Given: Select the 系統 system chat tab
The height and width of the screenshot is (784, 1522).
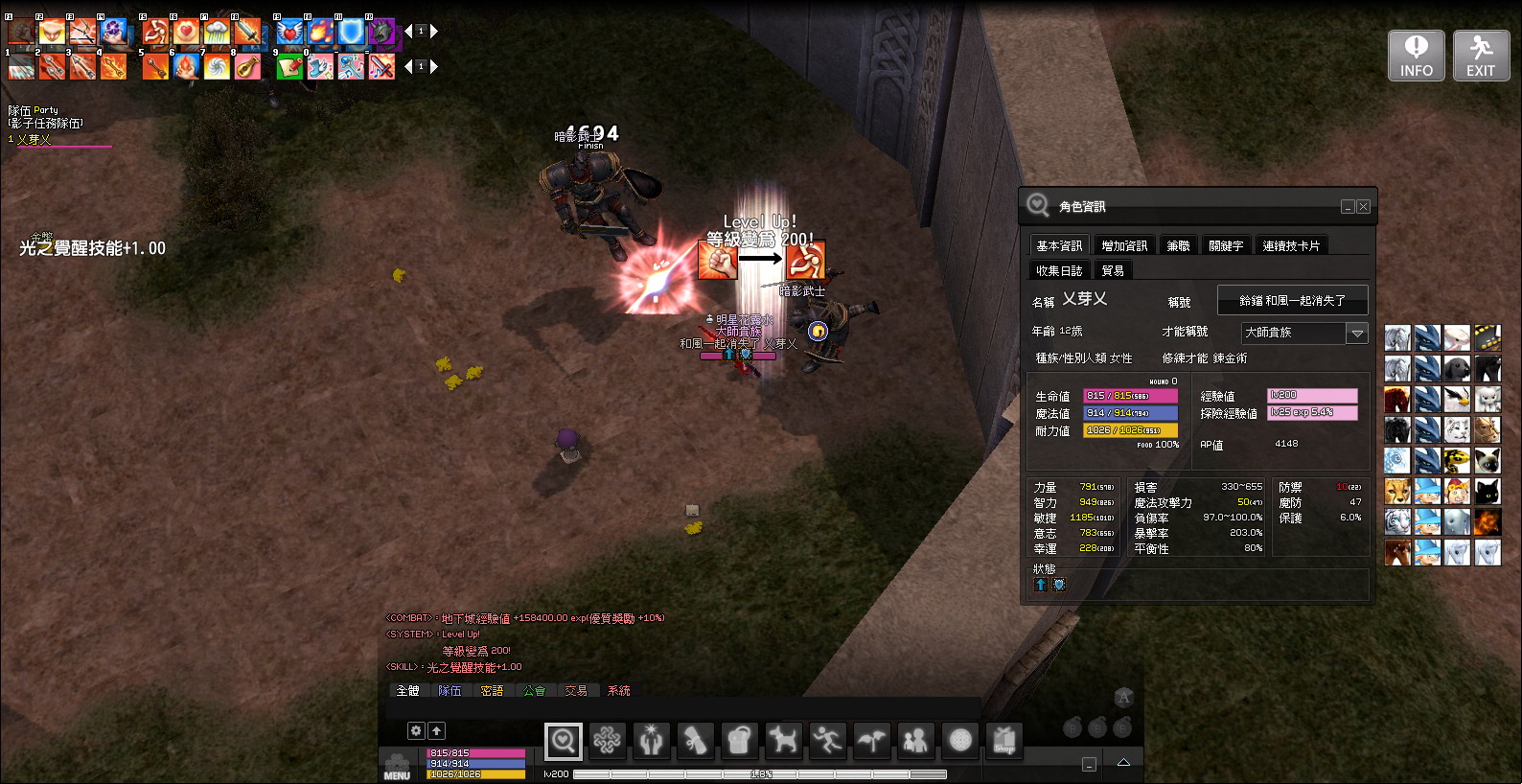Looking at the screenshot, I should [x=619, y=691].
